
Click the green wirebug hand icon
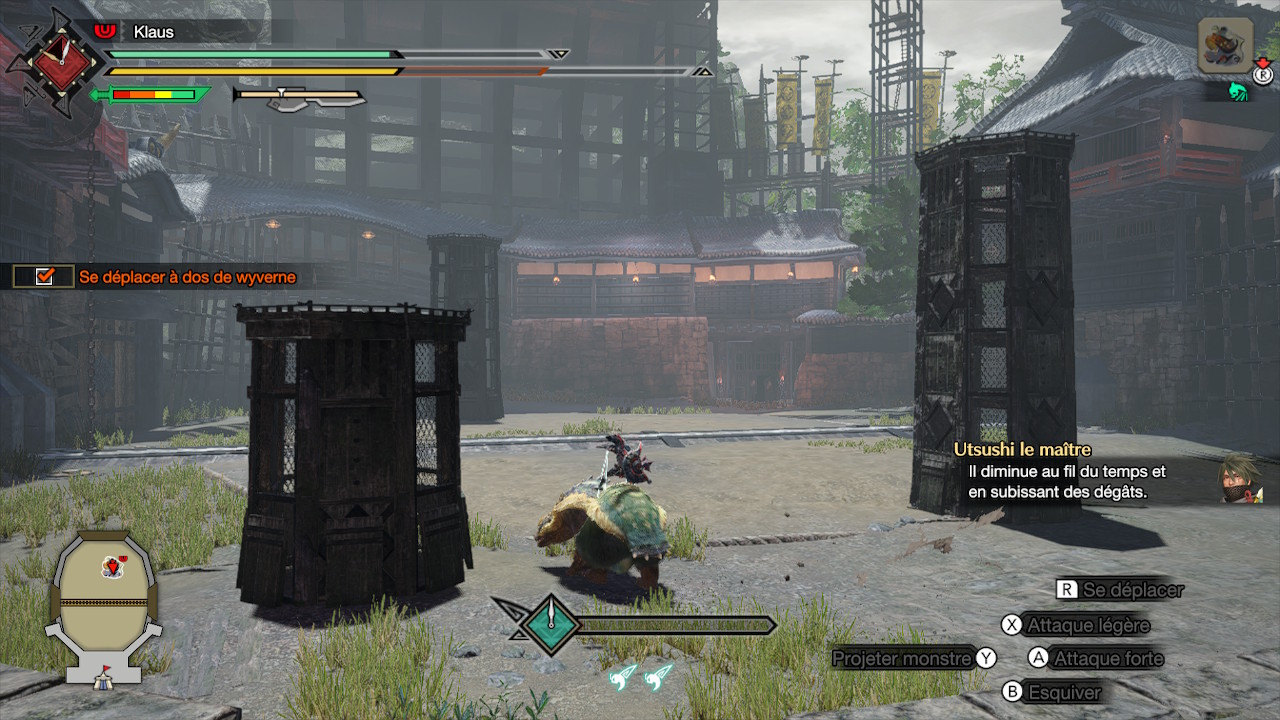(1239, 92)
